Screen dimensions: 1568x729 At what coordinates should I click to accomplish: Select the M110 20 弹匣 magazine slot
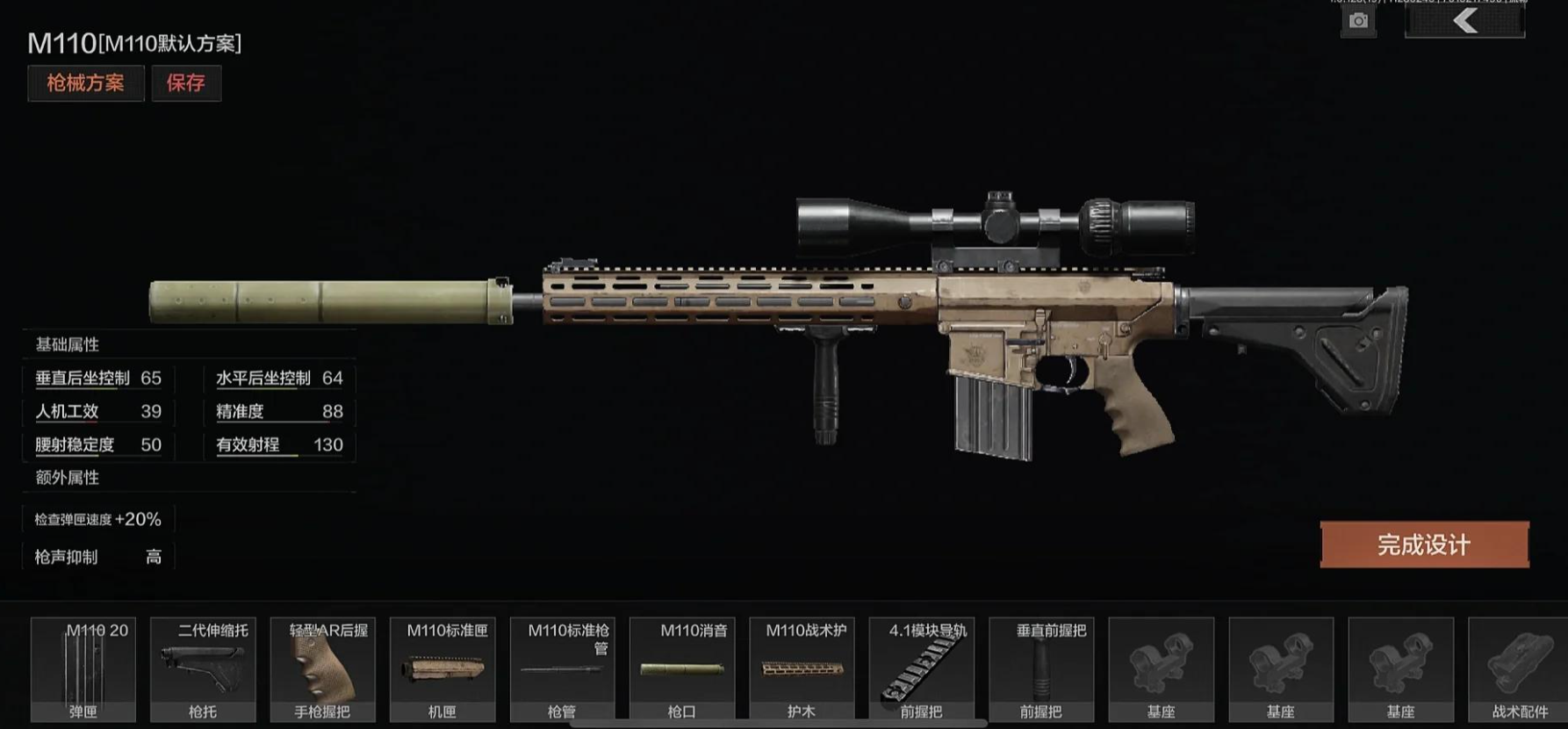tap(83, 669)
